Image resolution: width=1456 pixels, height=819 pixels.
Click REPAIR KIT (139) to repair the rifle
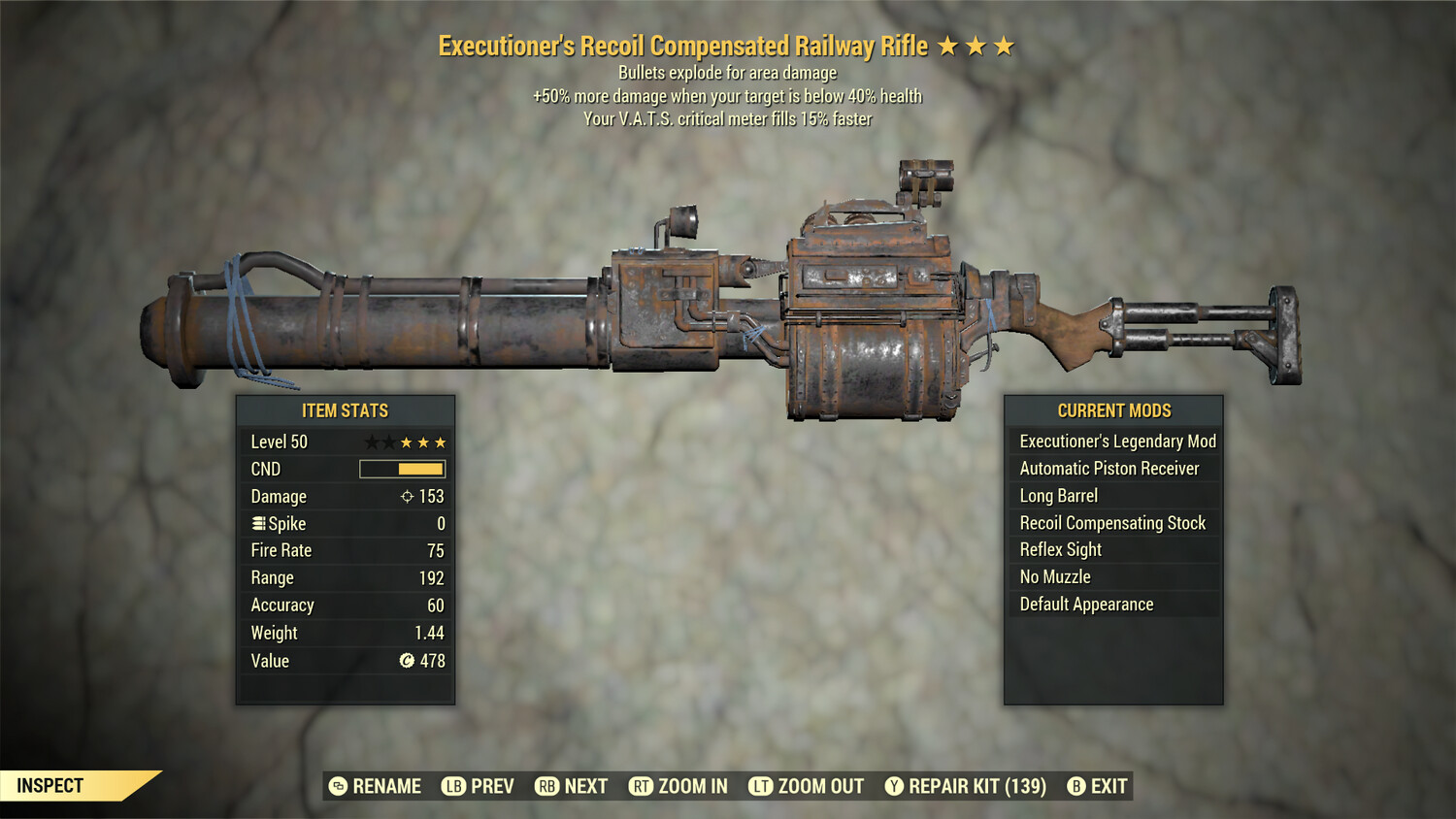(976, 786)
